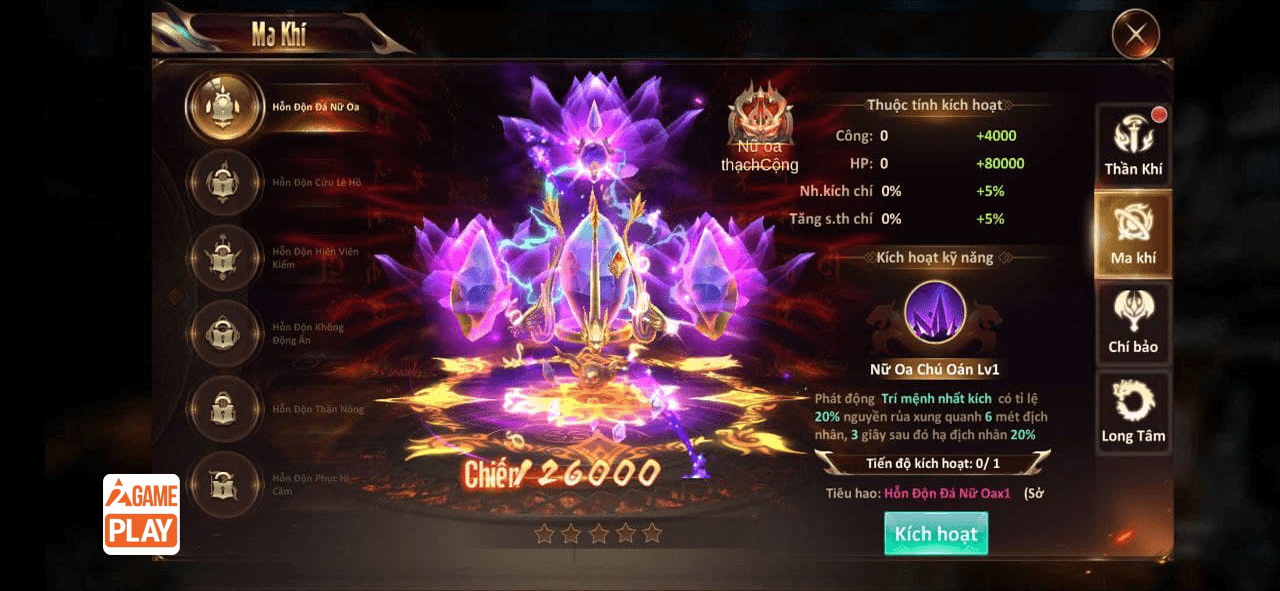
Task: Close the Ma Khí window
Action: pos(1135,35)
